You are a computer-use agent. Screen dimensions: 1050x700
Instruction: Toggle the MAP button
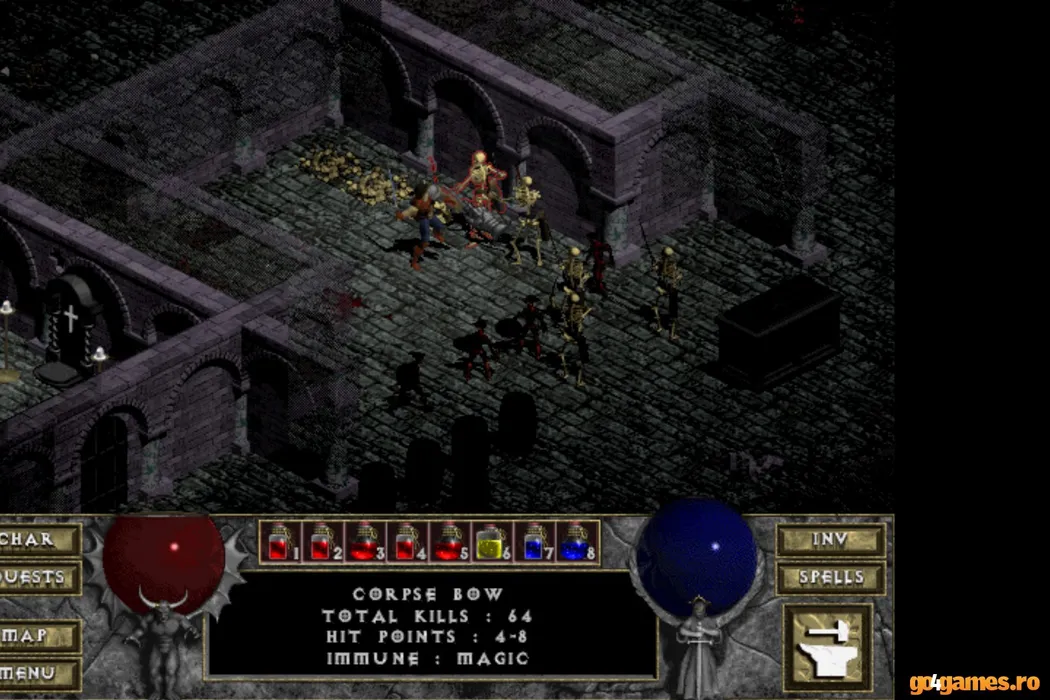(x=38, y=635)
